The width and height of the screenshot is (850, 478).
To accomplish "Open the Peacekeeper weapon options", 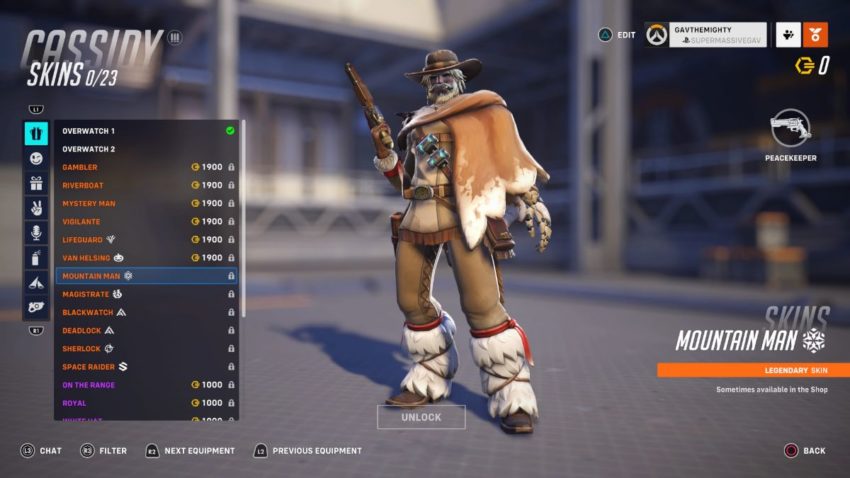I will click(791, 130).
